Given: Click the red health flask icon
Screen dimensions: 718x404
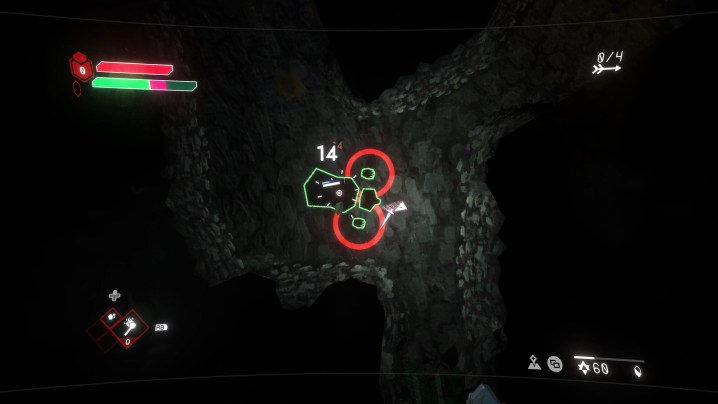Looking at the screenshot, I should click(x=81, y=68).
